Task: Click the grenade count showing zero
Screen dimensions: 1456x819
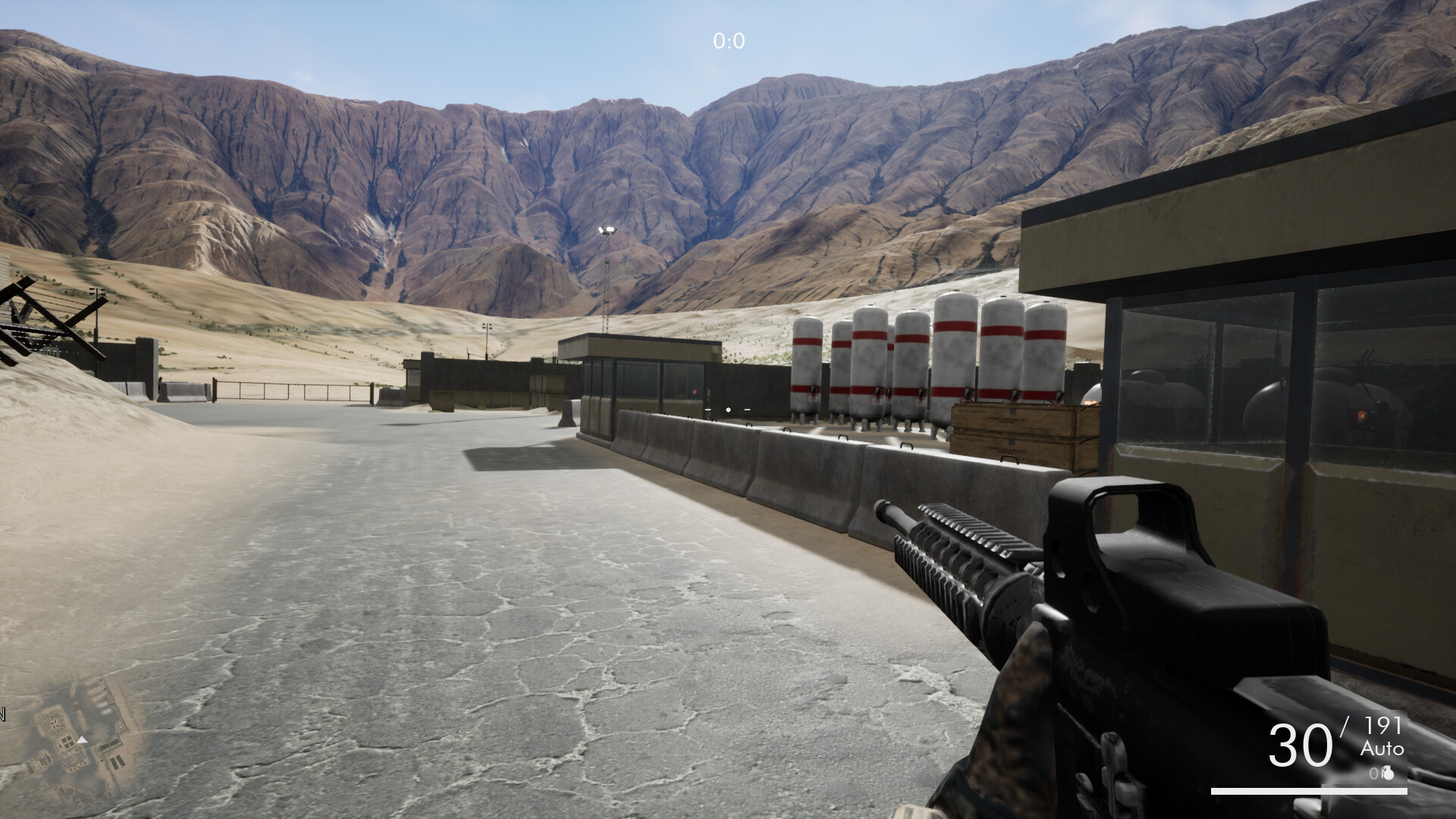Action: (x=1374, y=774)
